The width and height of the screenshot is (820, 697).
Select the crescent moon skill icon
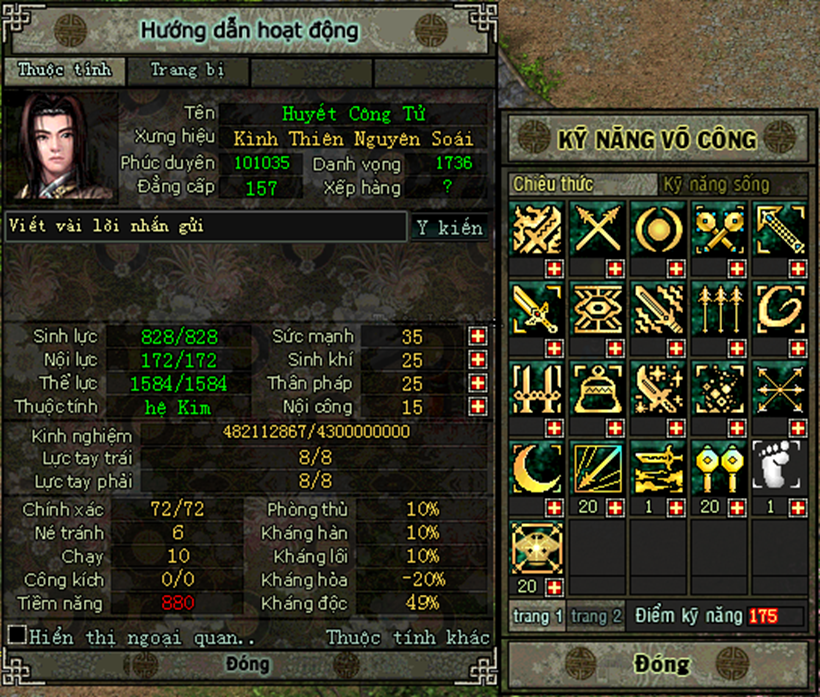pyautogui.click(x=537, y=466)
